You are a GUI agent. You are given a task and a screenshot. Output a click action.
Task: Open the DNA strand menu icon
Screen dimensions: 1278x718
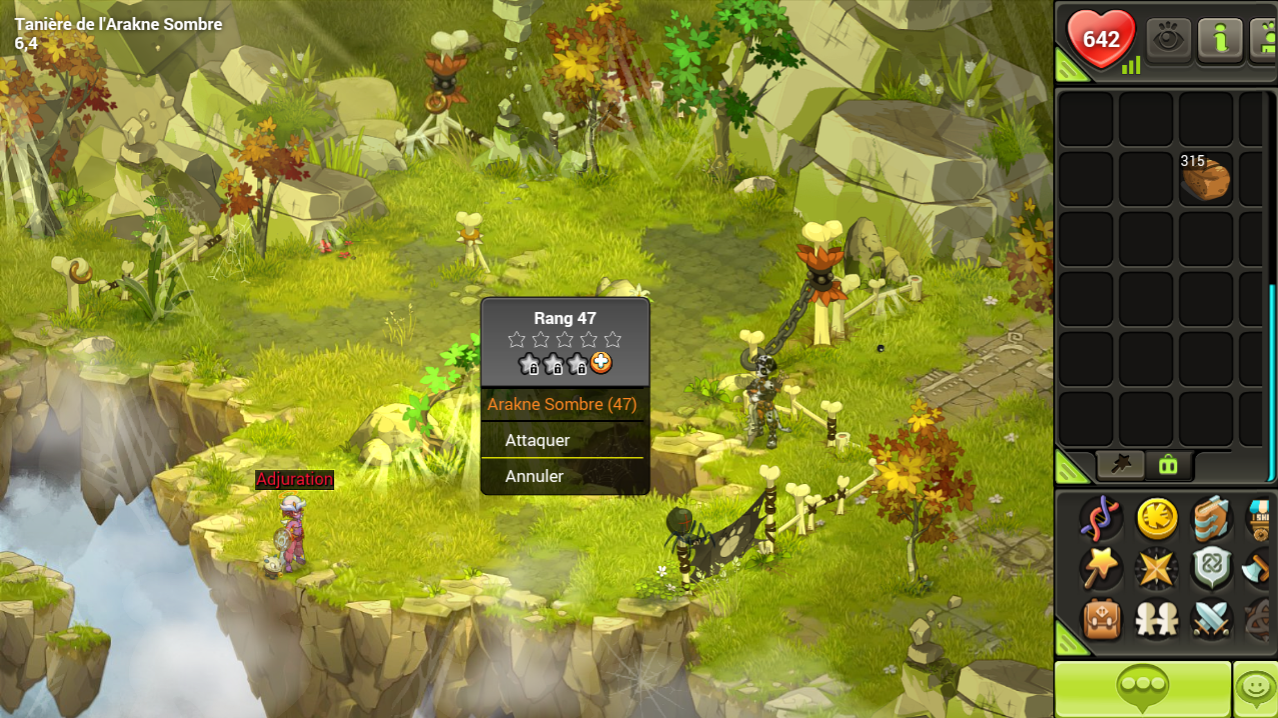[1101, 519]
